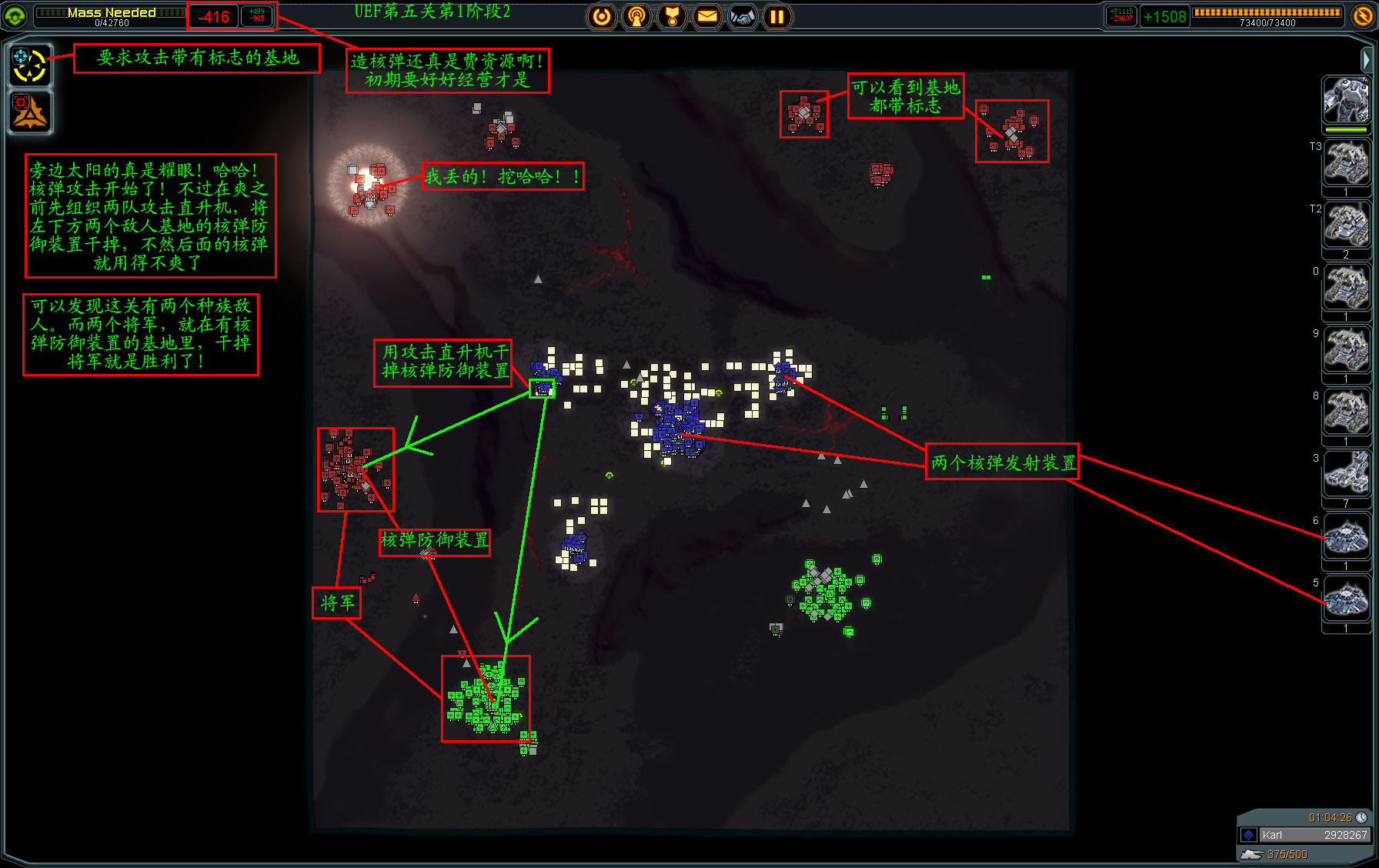Click the transmission beacon icon

pos(636,16)
